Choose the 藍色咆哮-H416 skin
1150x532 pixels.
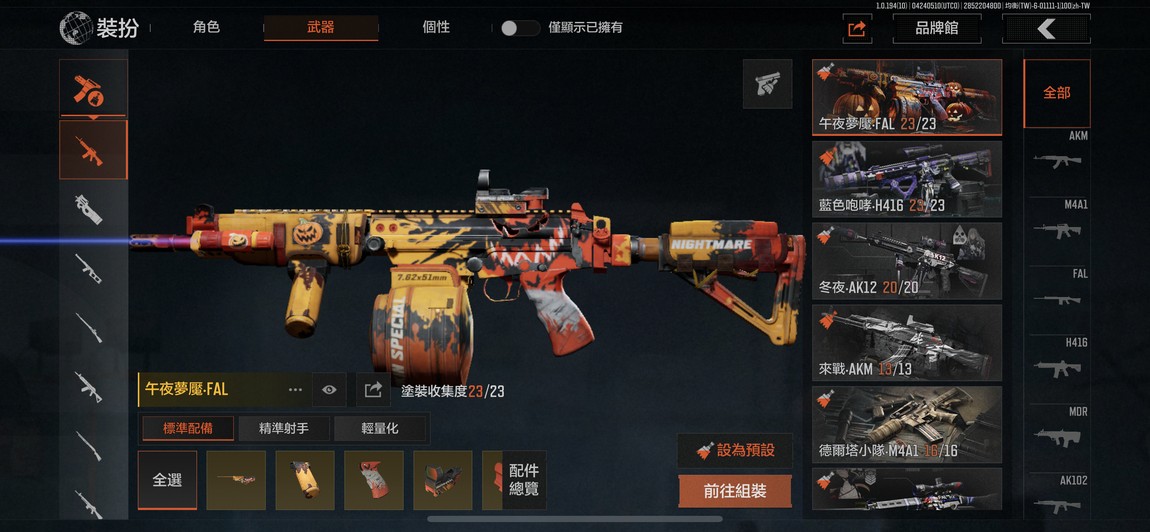906,178
